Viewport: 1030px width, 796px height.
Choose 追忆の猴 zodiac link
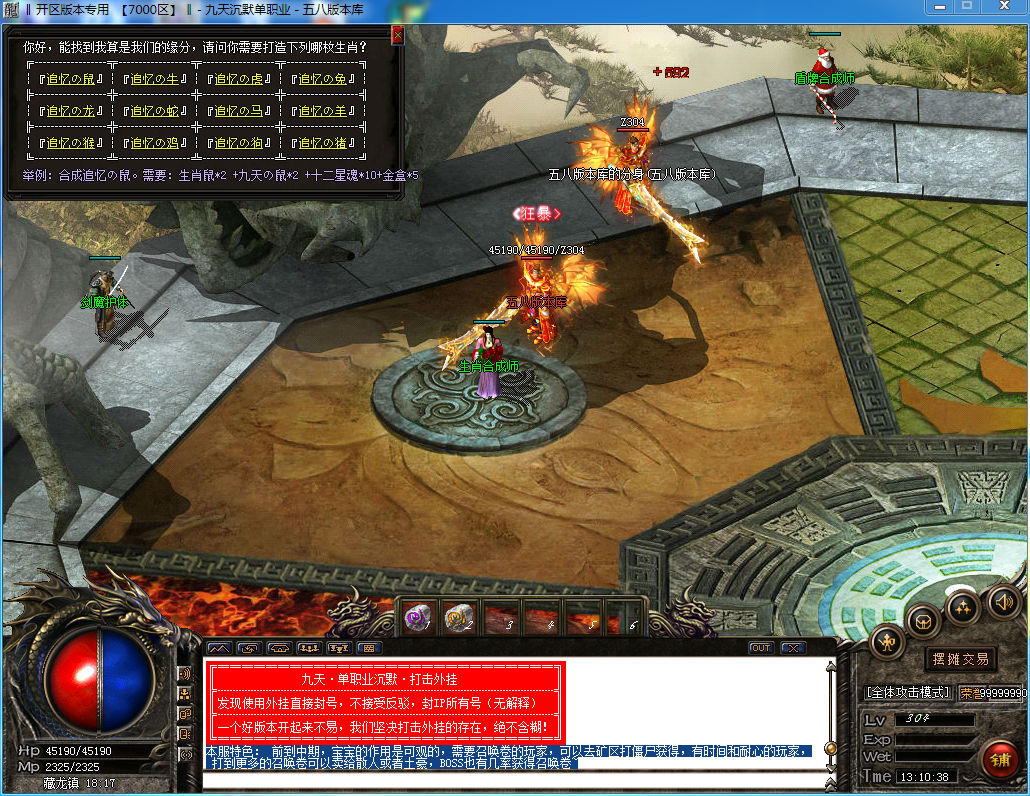coord(70,143)
